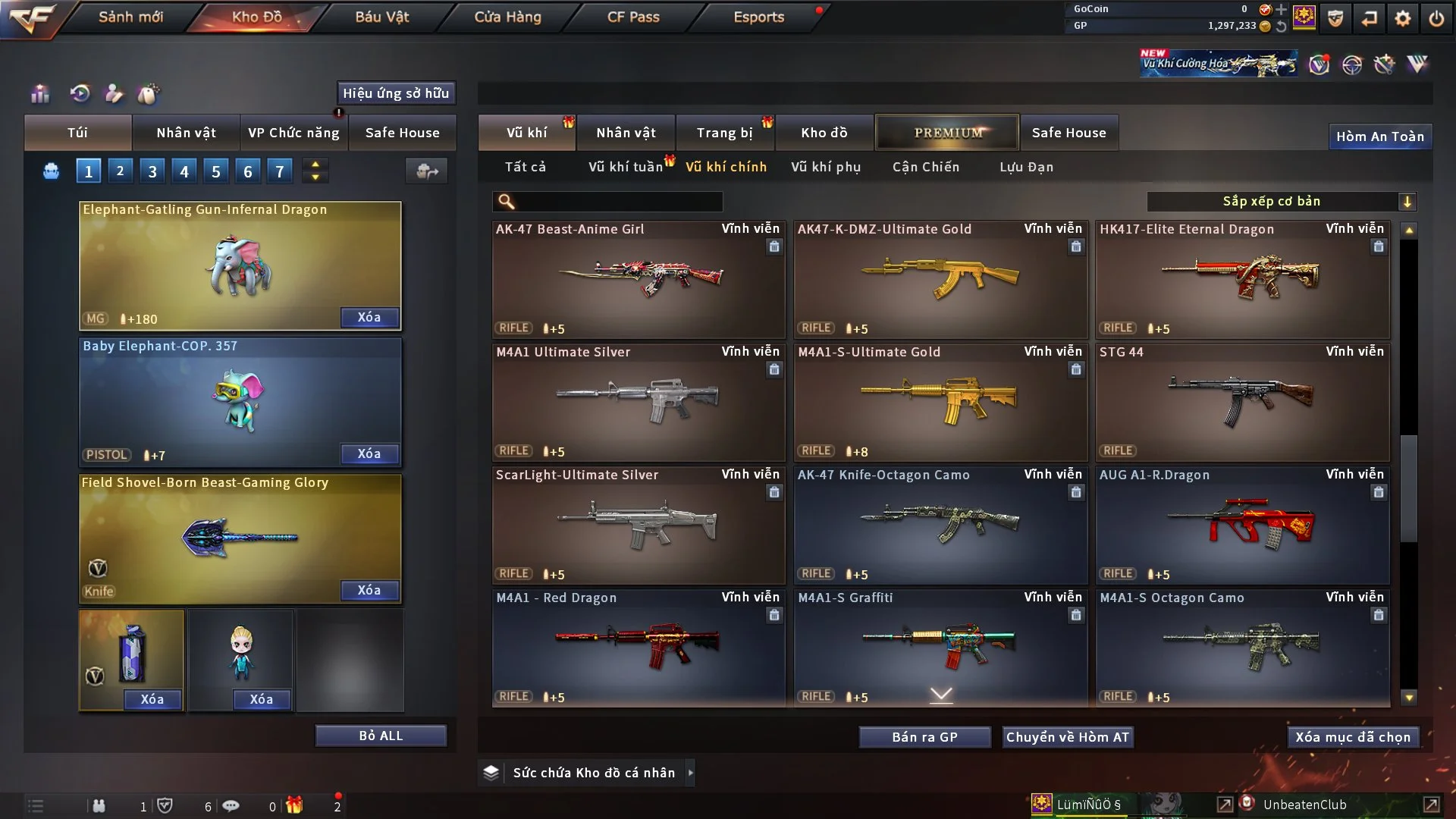Select bag slot number 3

[152, 171]
